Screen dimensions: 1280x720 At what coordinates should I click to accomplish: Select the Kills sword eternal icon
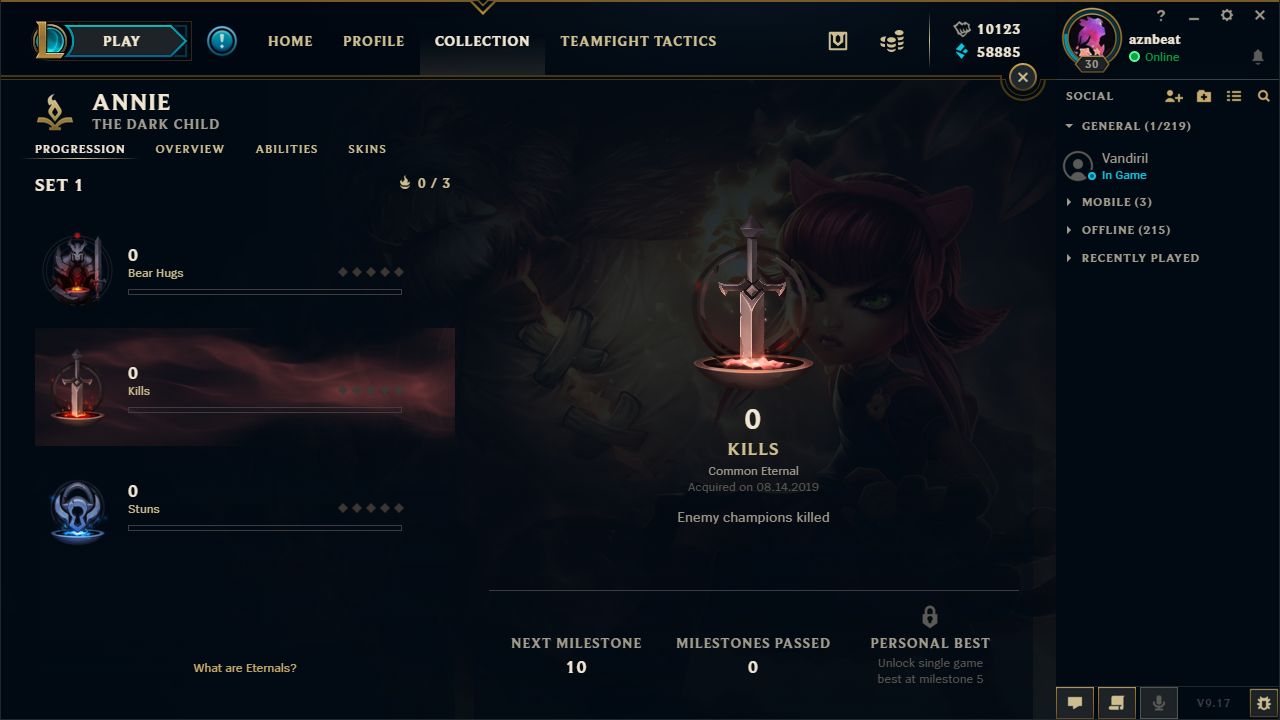pos(78,387)
